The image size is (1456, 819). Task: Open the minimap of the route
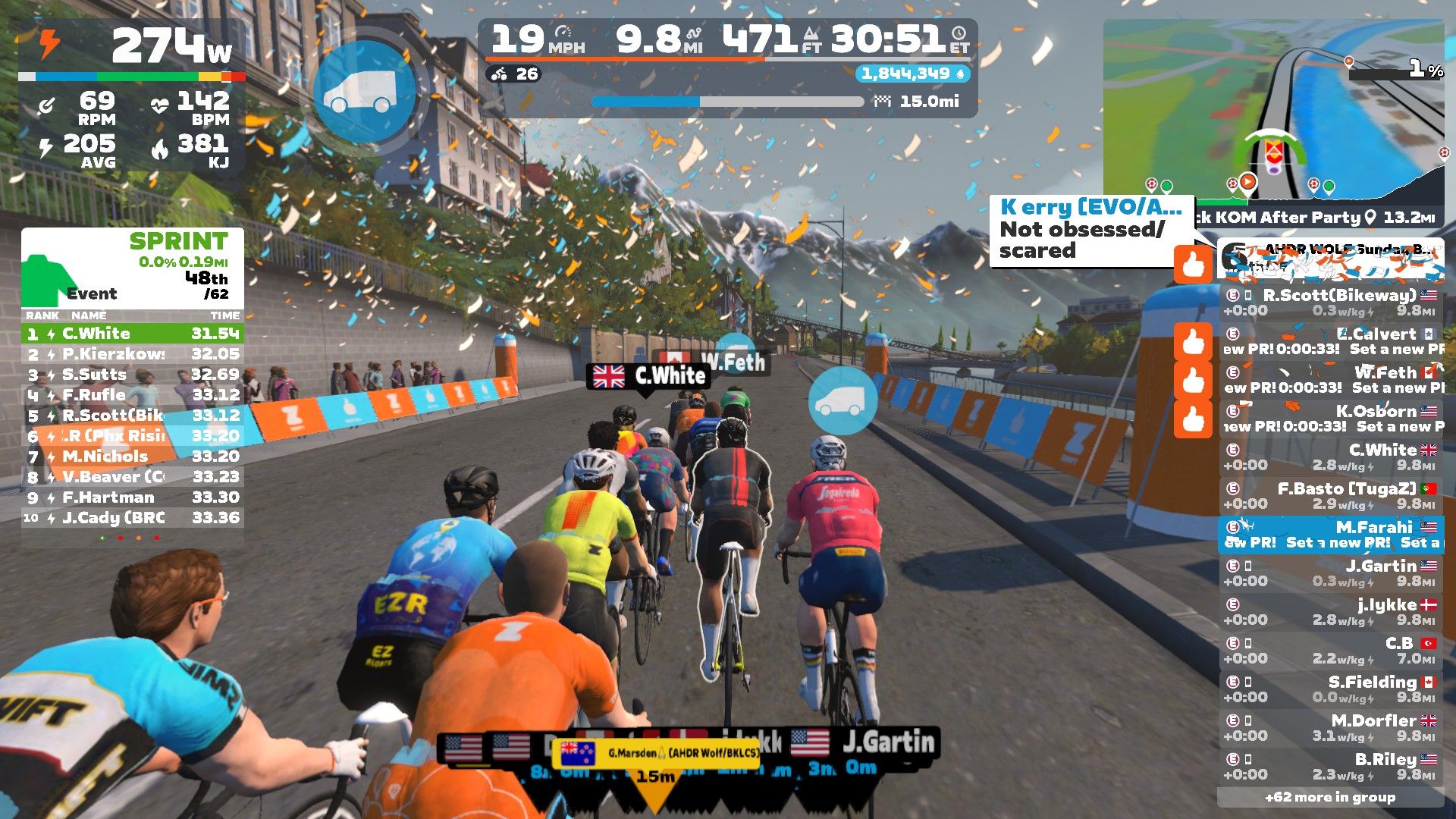coord(1272,114)
